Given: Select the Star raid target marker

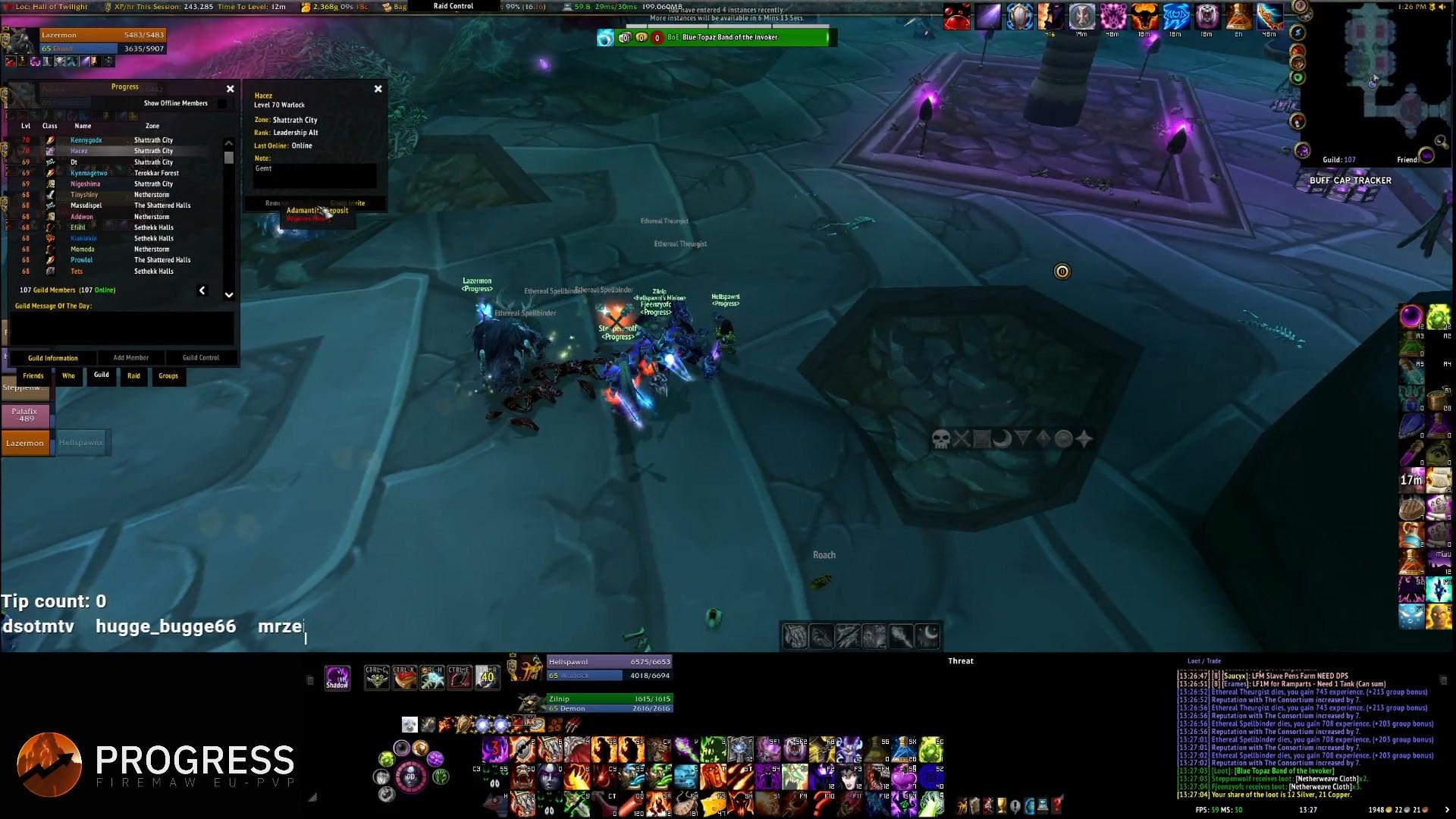Looking at the screenshot, I should (1084, 440).
